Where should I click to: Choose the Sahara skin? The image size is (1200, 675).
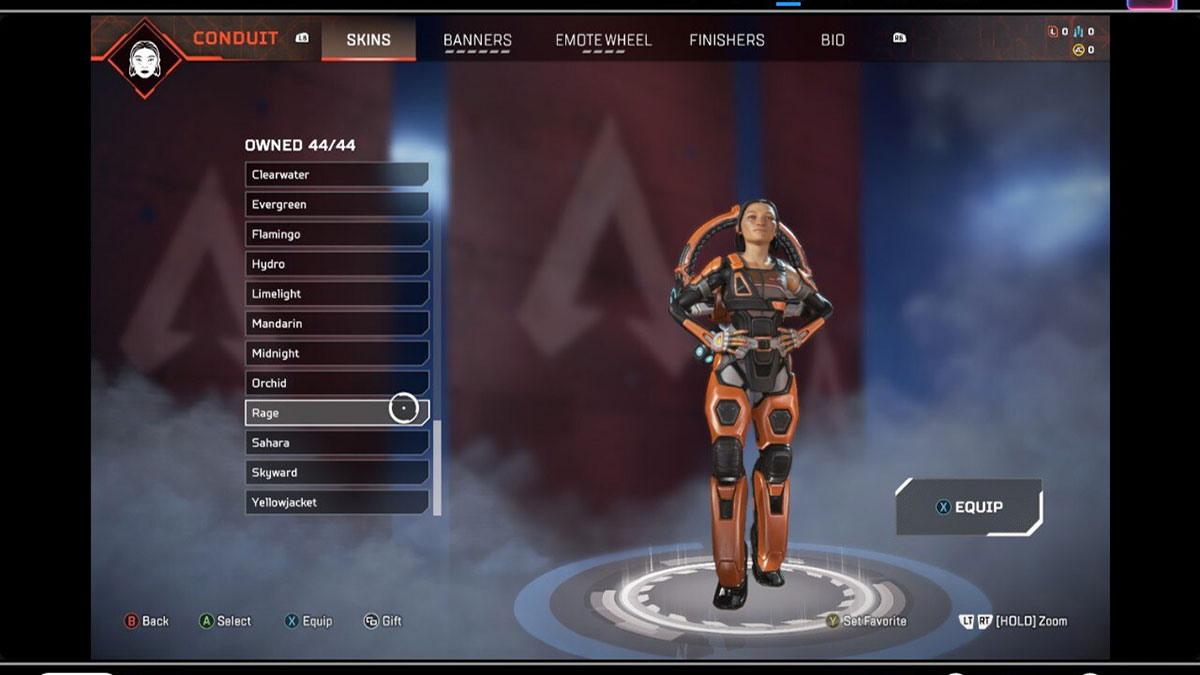pyautogui.click(x=336, y=443)
